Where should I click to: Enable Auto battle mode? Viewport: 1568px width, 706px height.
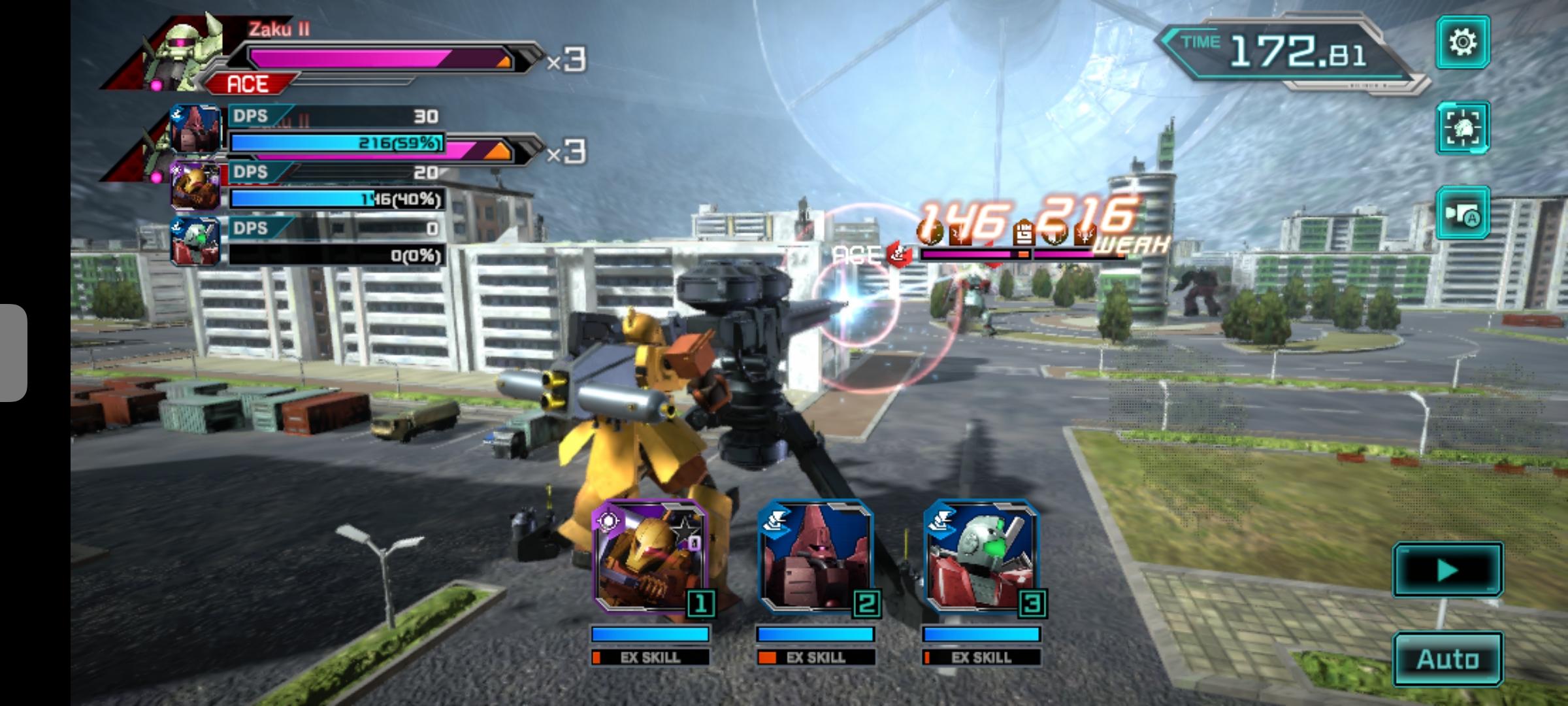coord(1448,659)
